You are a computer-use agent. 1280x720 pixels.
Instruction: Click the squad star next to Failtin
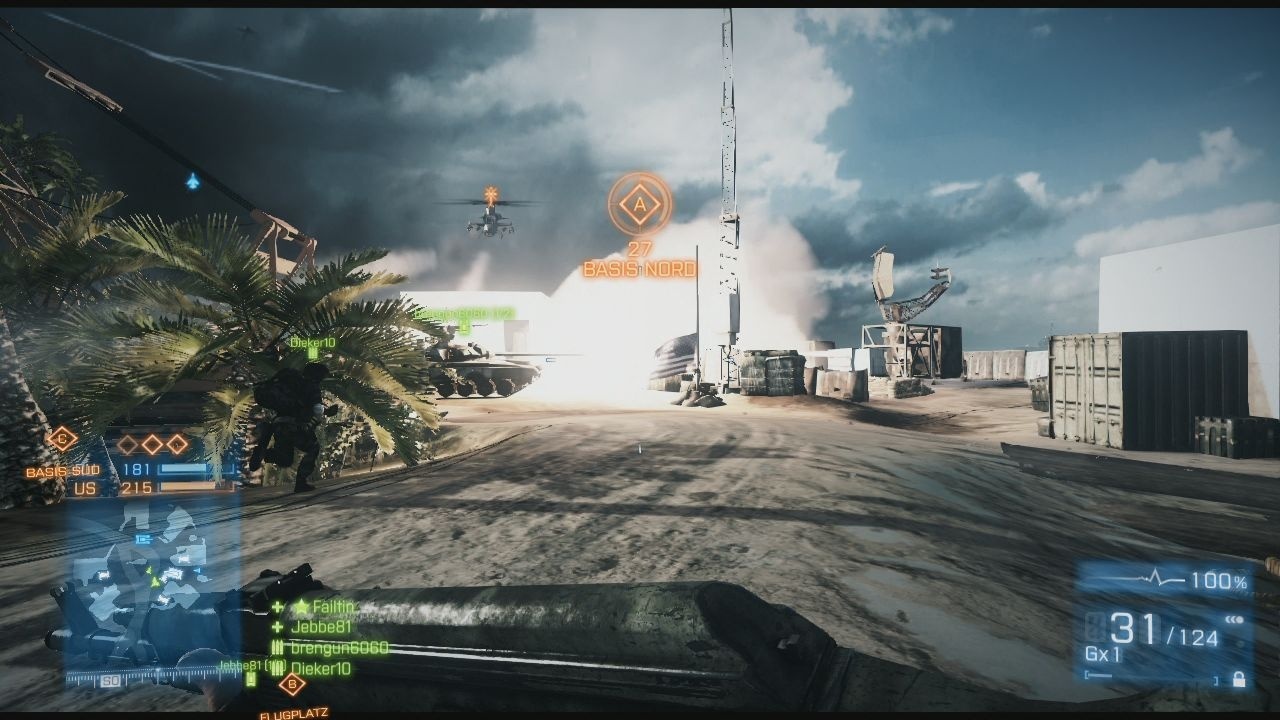tap(301, 607)
